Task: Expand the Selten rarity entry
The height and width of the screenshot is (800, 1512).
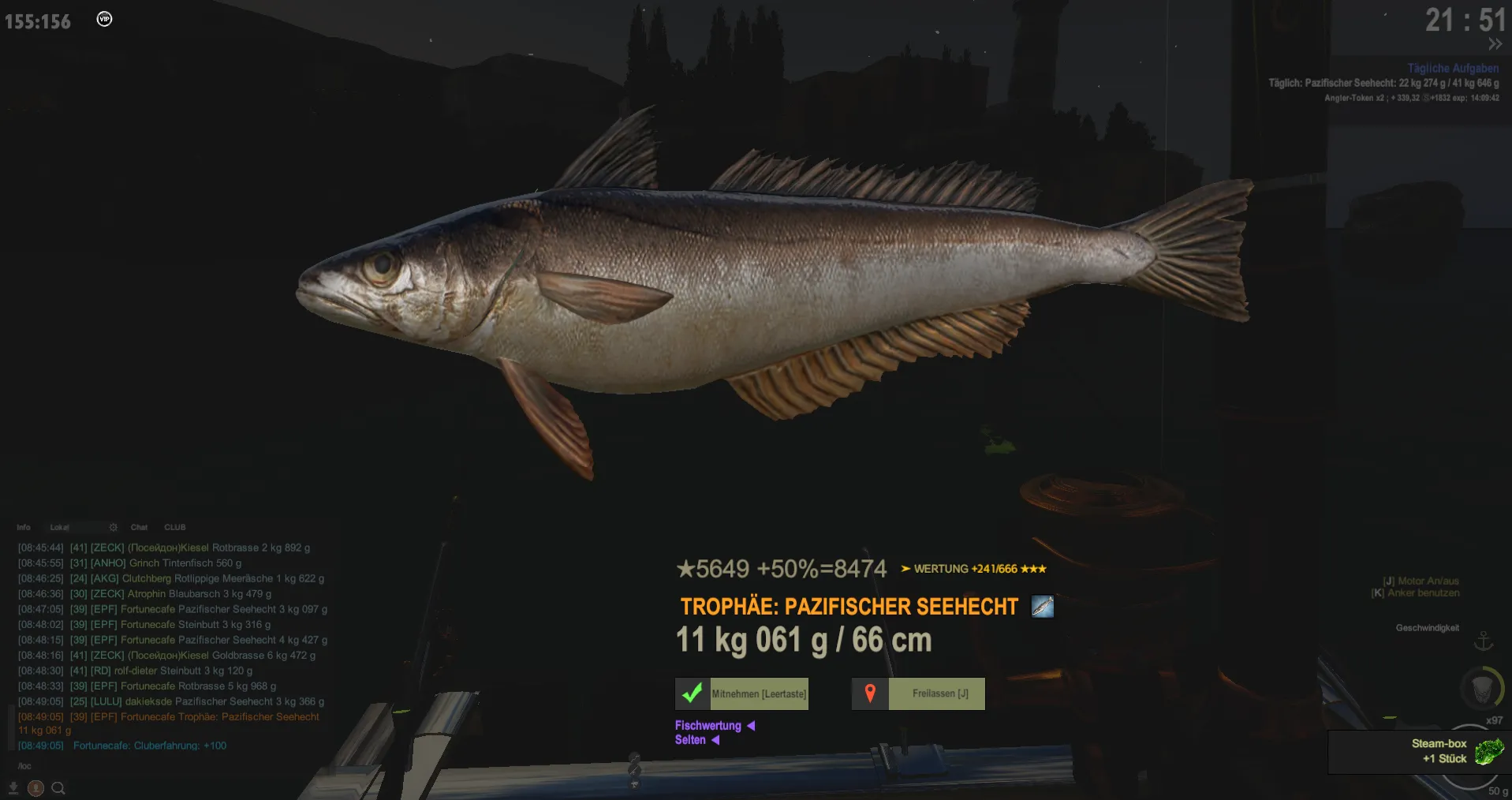Action: 697,740
